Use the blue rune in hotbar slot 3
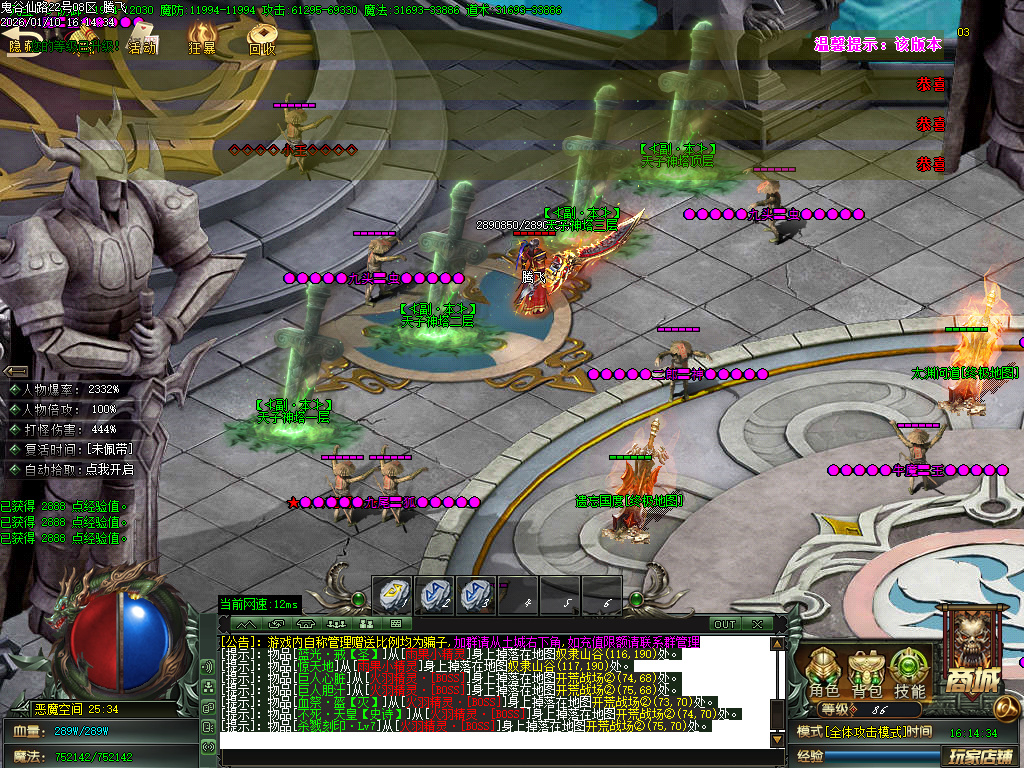This screenshot has width=1024, height=768. tap(476, 595)
